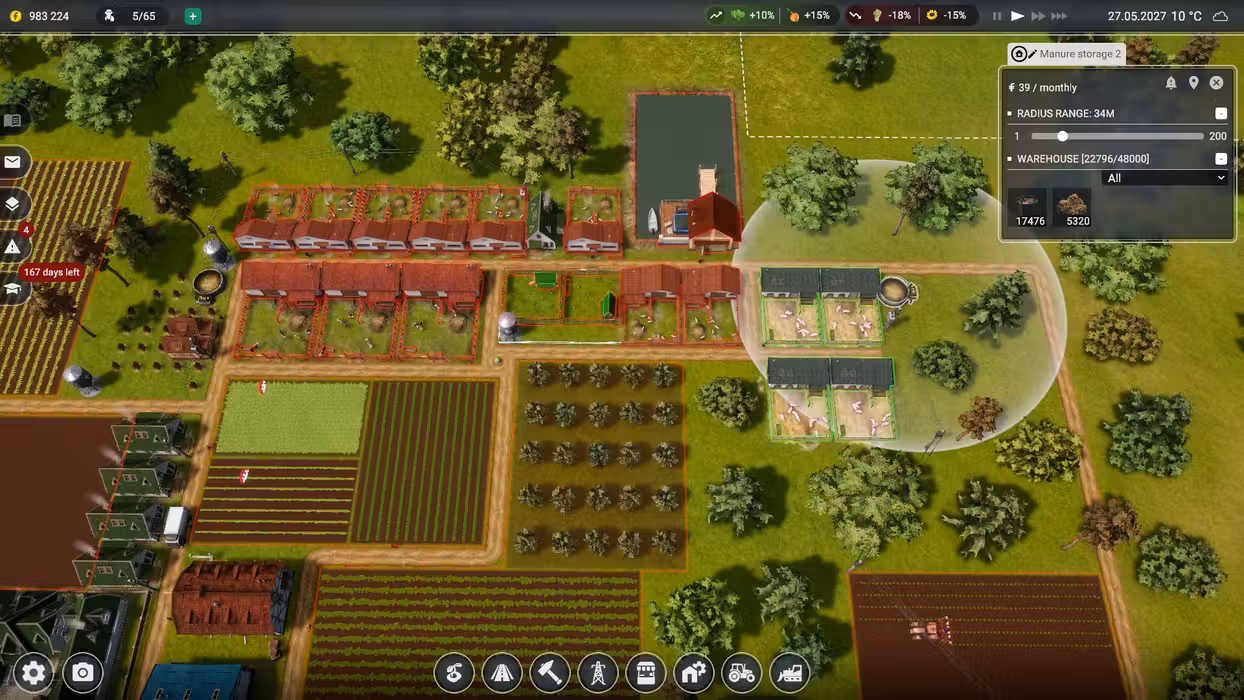Rename the building via the pencil icon
The image size is (1244, 700).
tap(1032, 54)
